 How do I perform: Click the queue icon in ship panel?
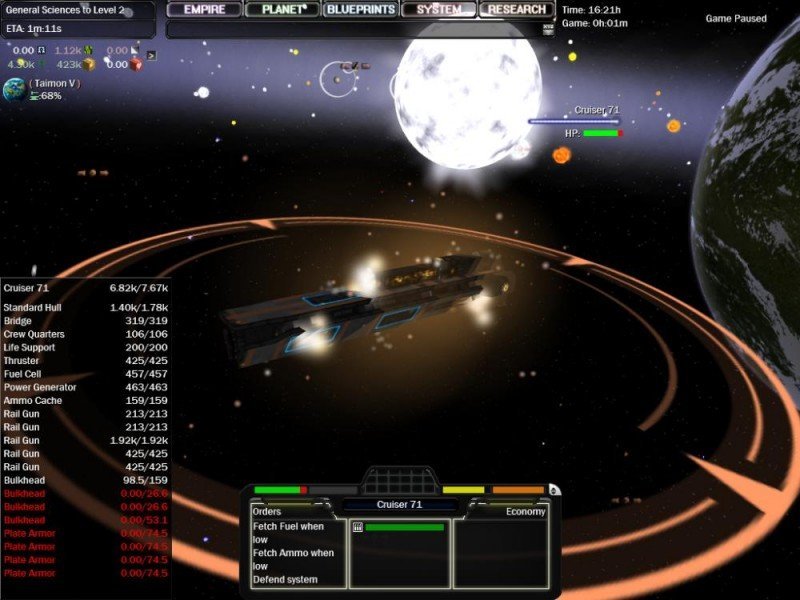click(357, 527)
